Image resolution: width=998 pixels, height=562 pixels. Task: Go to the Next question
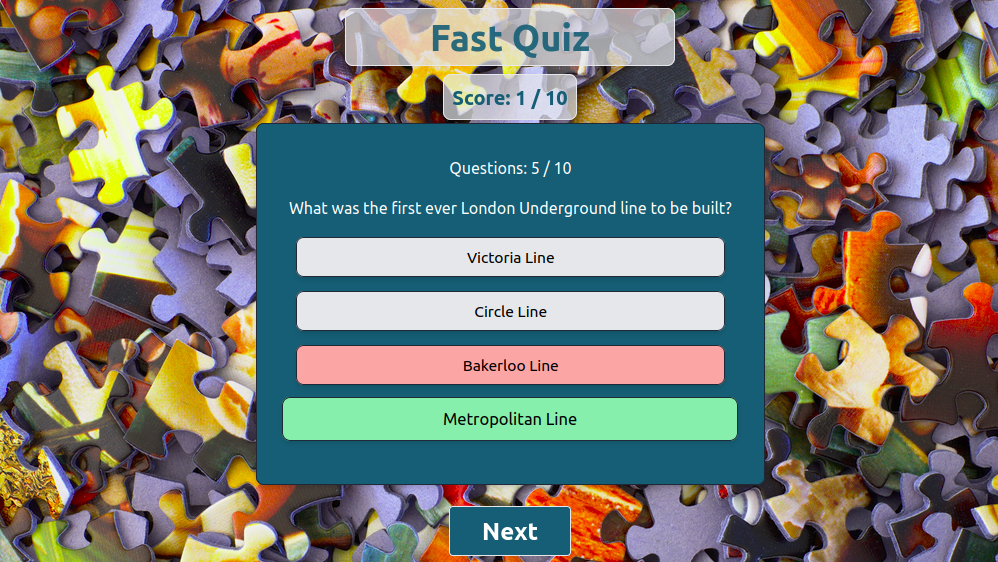tap(510, 531)
